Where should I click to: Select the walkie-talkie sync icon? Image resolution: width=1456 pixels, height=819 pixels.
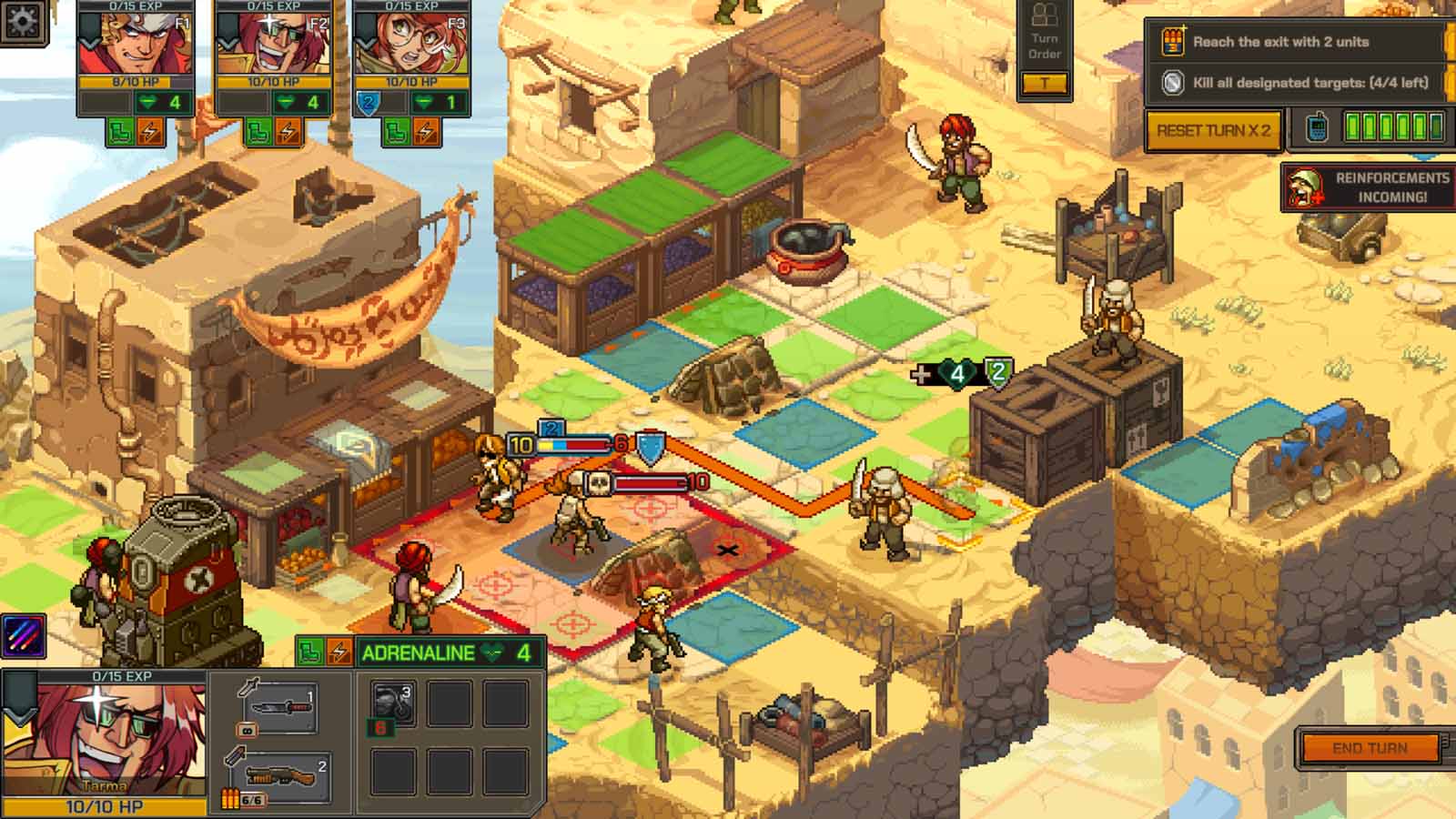pyautogui.click(x=1316, y=128)
